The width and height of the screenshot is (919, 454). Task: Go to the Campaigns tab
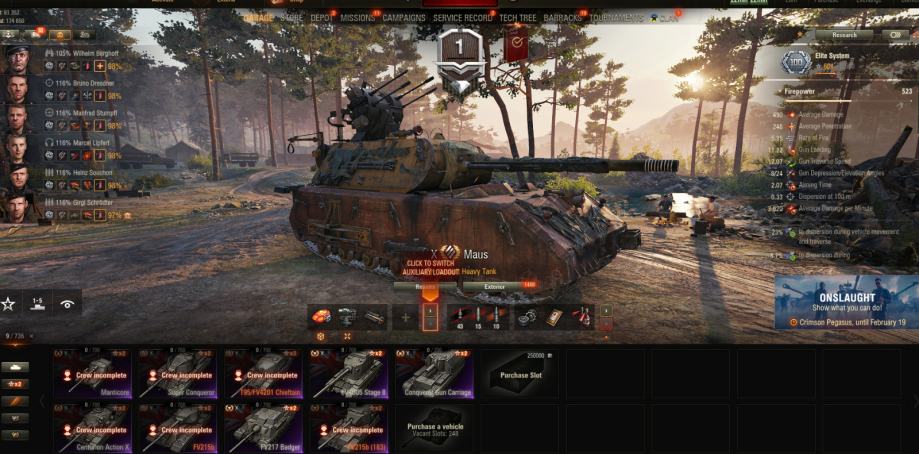(404, 18)
